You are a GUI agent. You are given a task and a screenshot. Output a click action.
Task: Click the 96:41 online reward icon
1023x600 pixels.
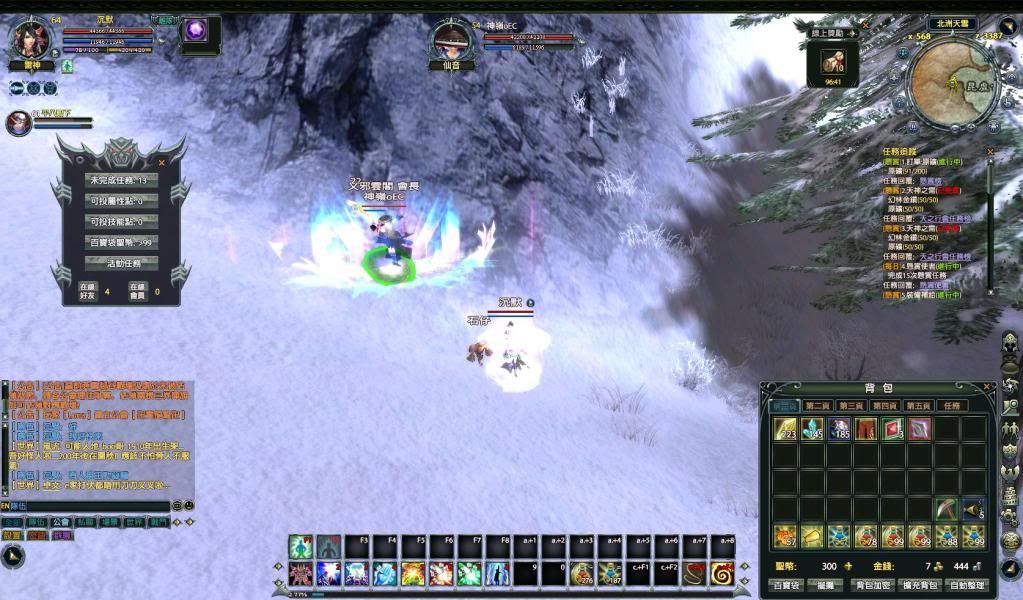point(833,64)
